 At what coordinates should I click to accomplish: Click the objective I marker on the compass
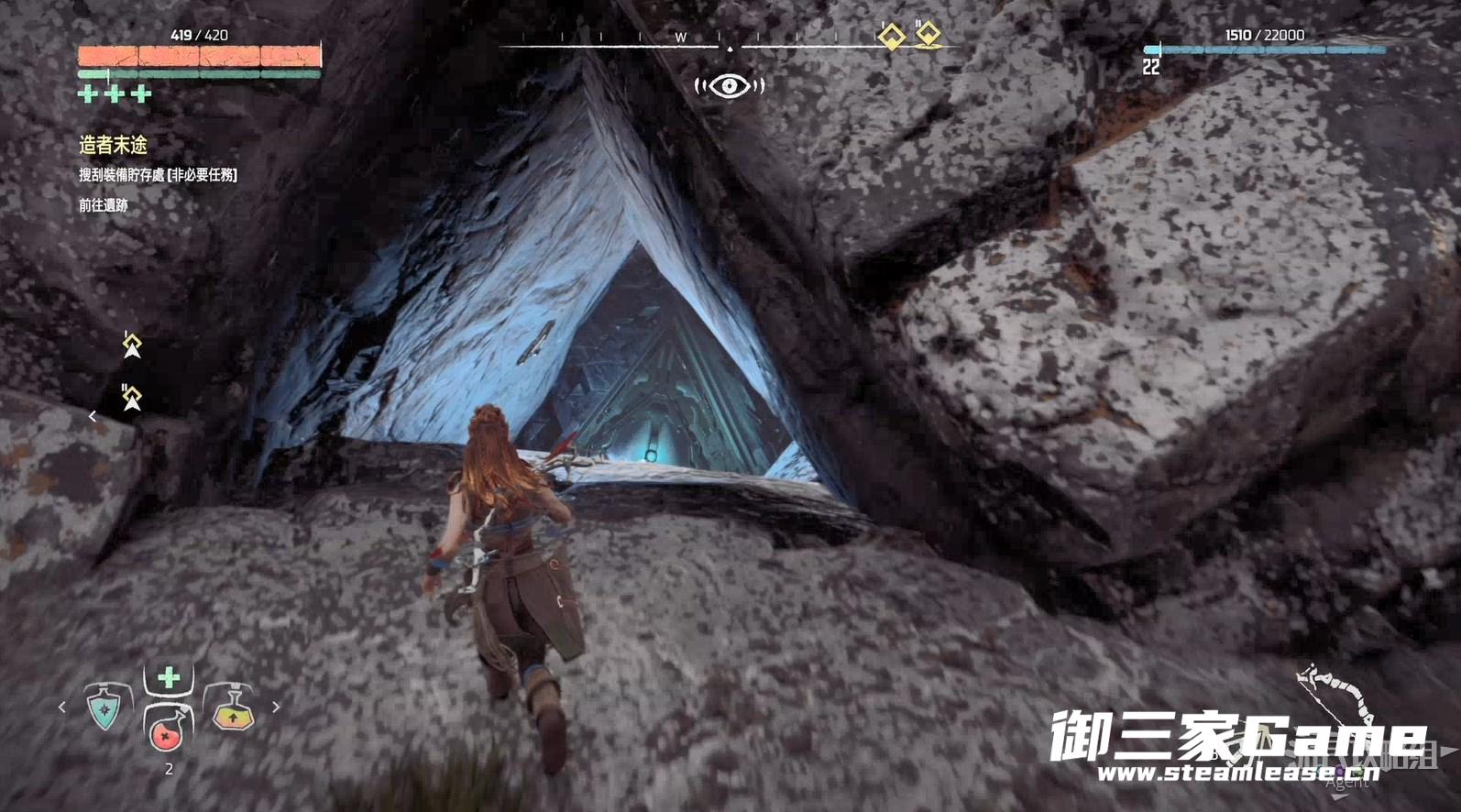891,37
